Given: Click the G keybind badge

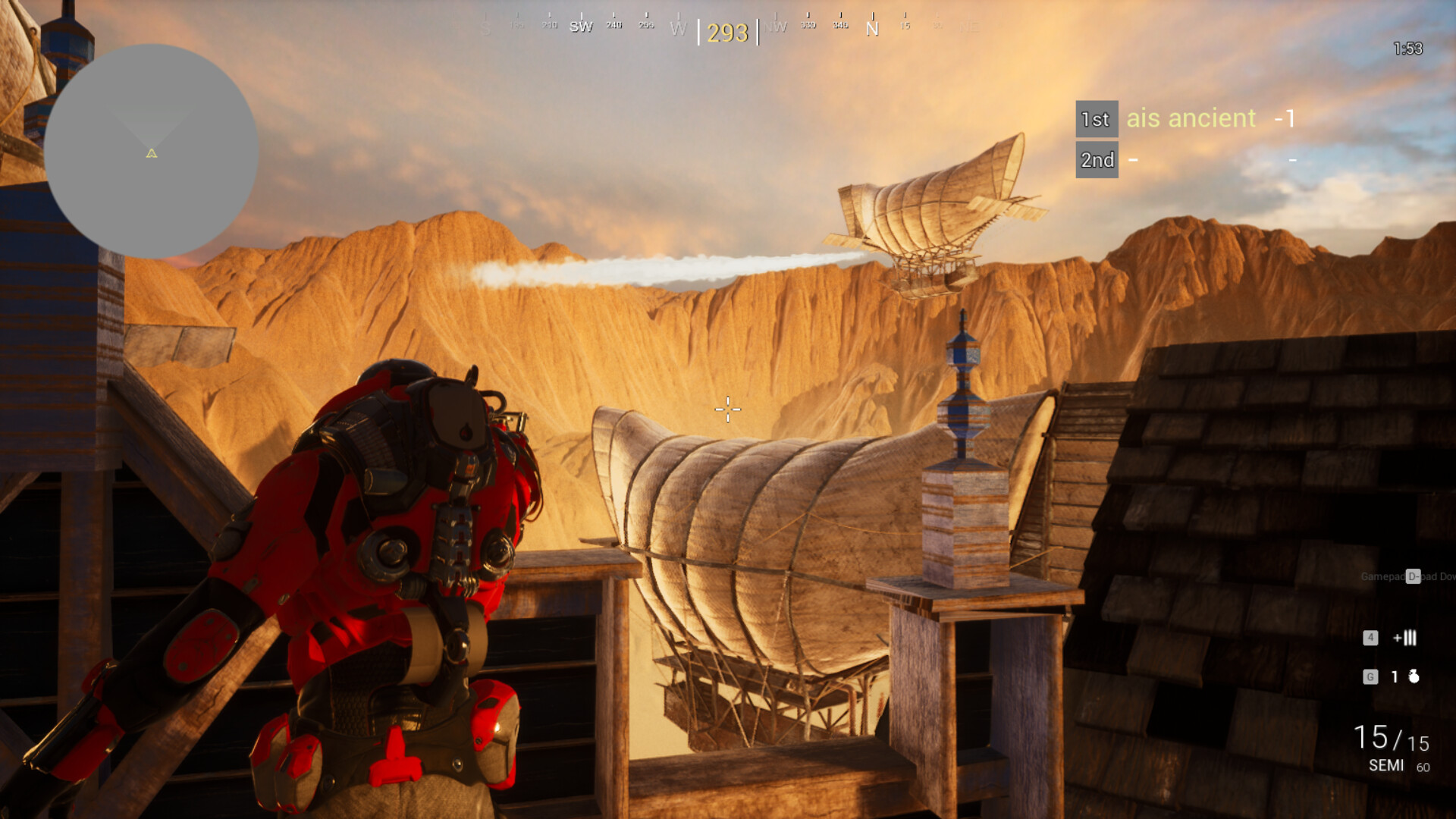Looking at the screenshot, I should [1370, 675].
